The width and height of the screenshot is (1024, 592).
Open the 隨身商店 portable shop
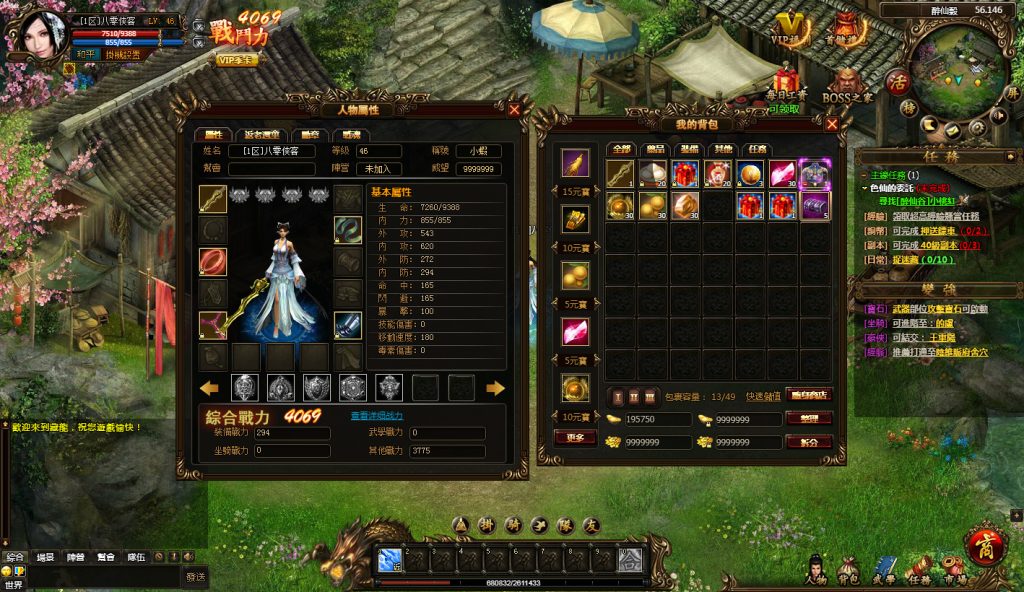pos(808,394)
